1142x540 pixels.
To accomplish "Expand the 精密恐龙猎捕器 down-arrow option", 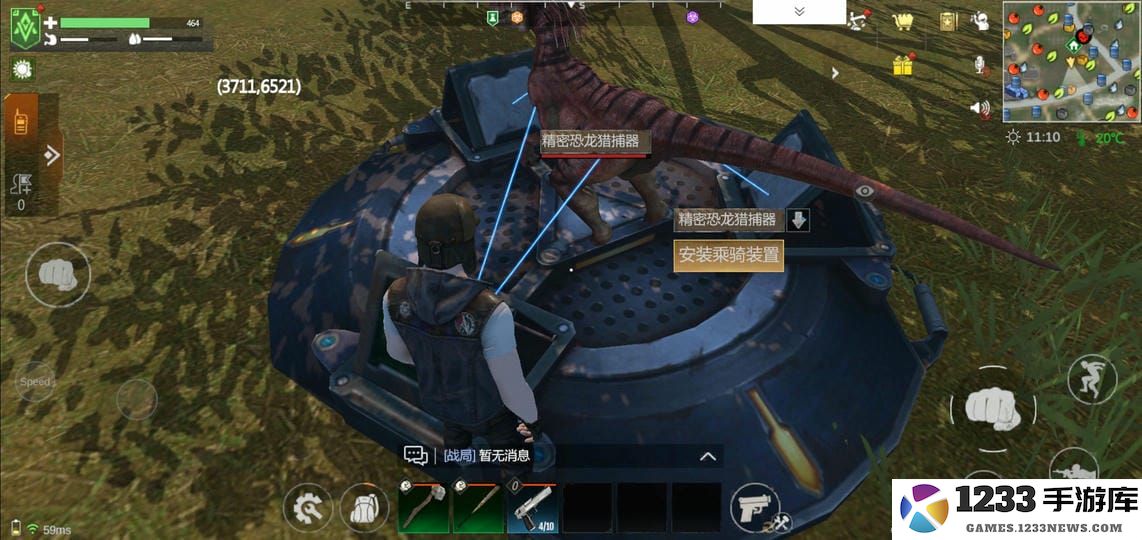I will click(x=798, y=220).
